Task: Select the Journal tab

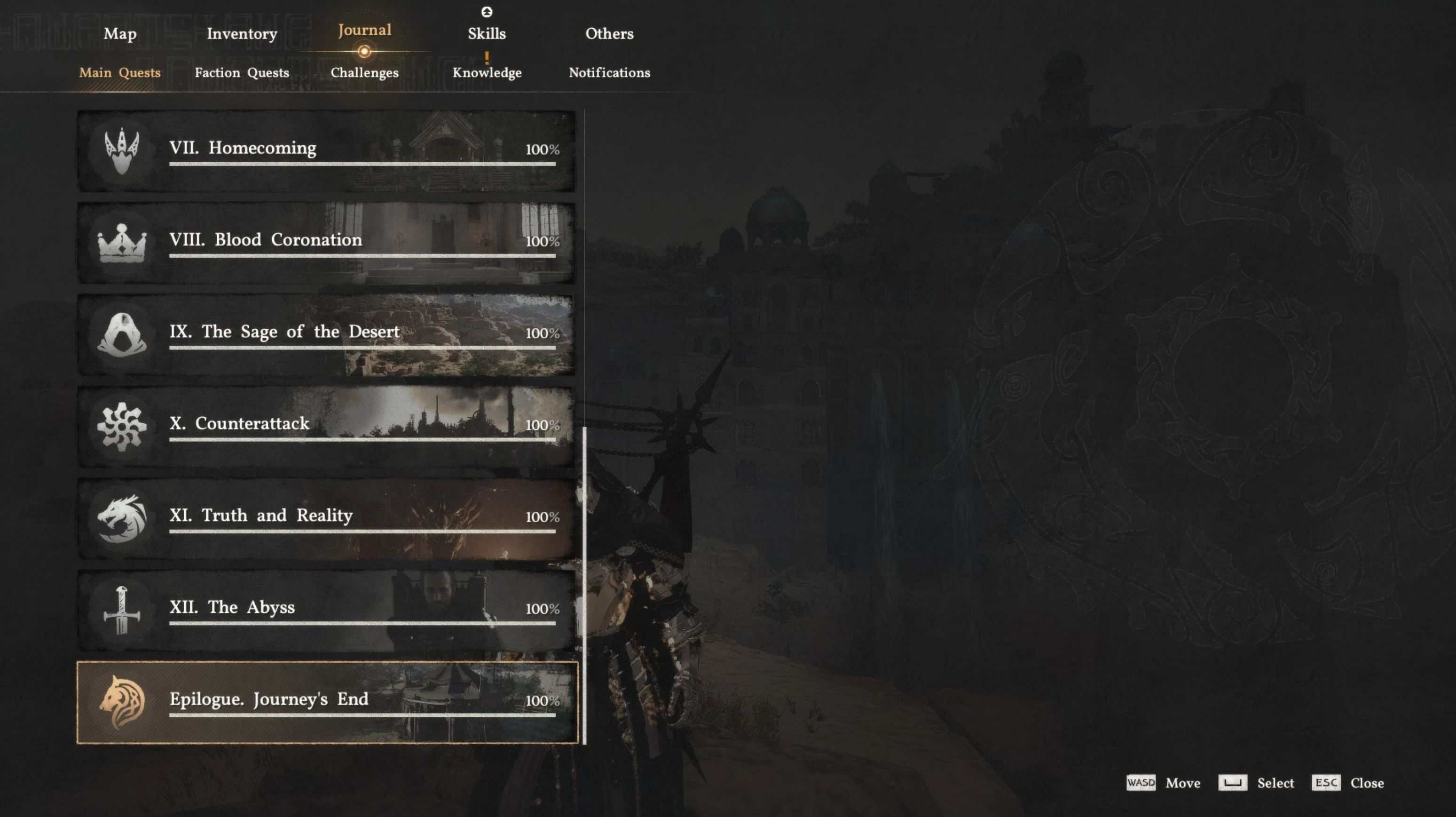Action: pyautogui.click(x=364, y=31)
